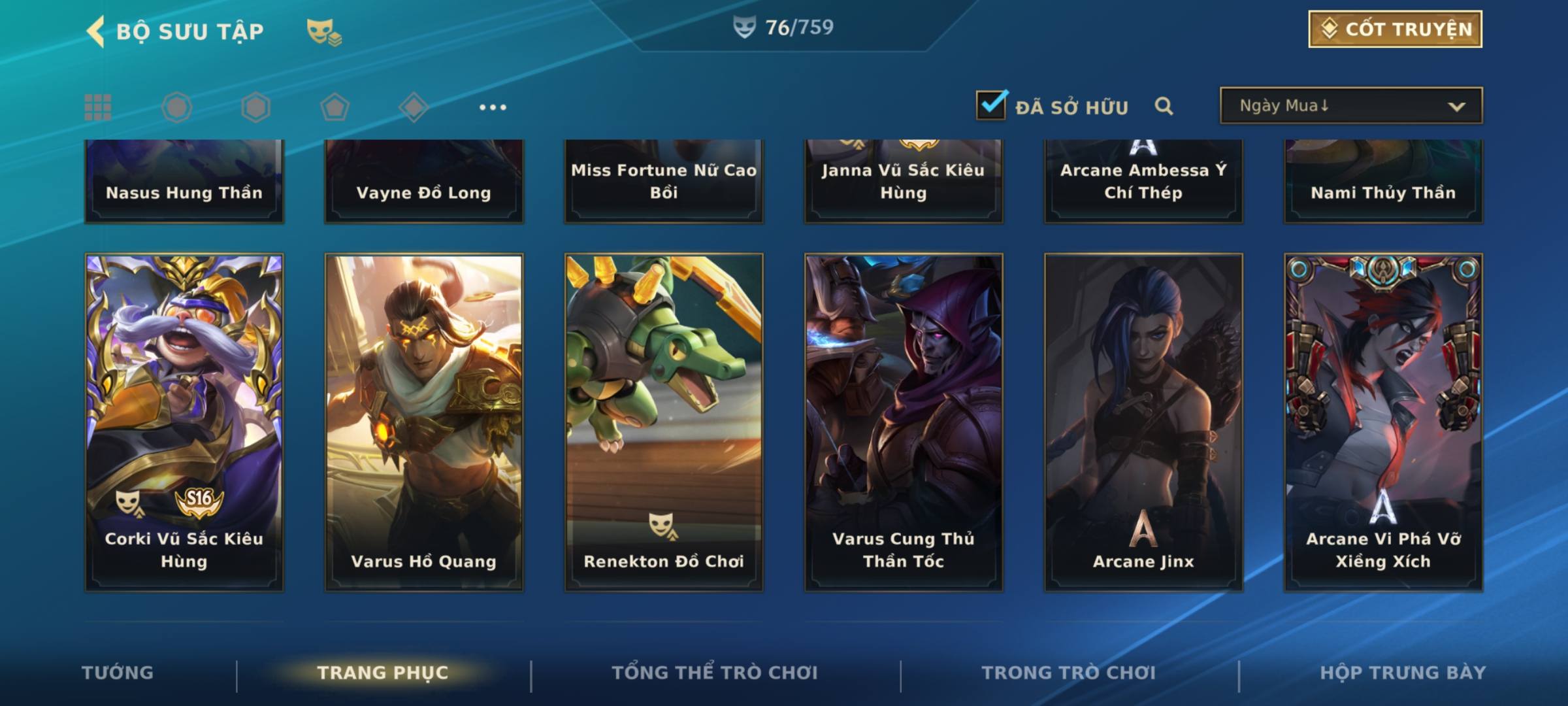The image size is (1568, 706).
Task: Open the Arcane Jinx skin card
Action: click(x=1143, y=422)
